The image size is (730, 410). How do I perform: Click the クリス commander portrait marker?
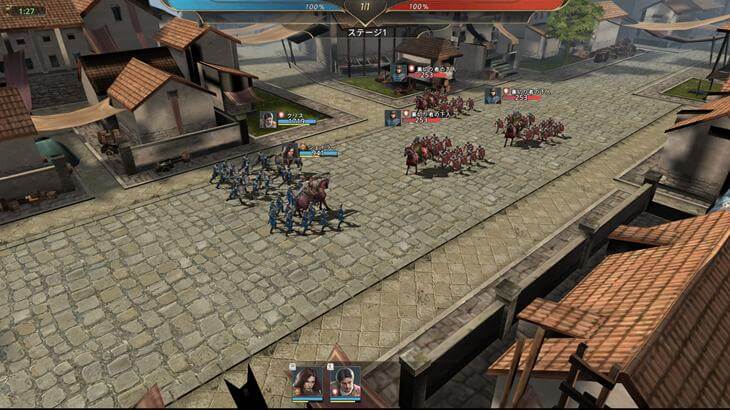(268, 119)
